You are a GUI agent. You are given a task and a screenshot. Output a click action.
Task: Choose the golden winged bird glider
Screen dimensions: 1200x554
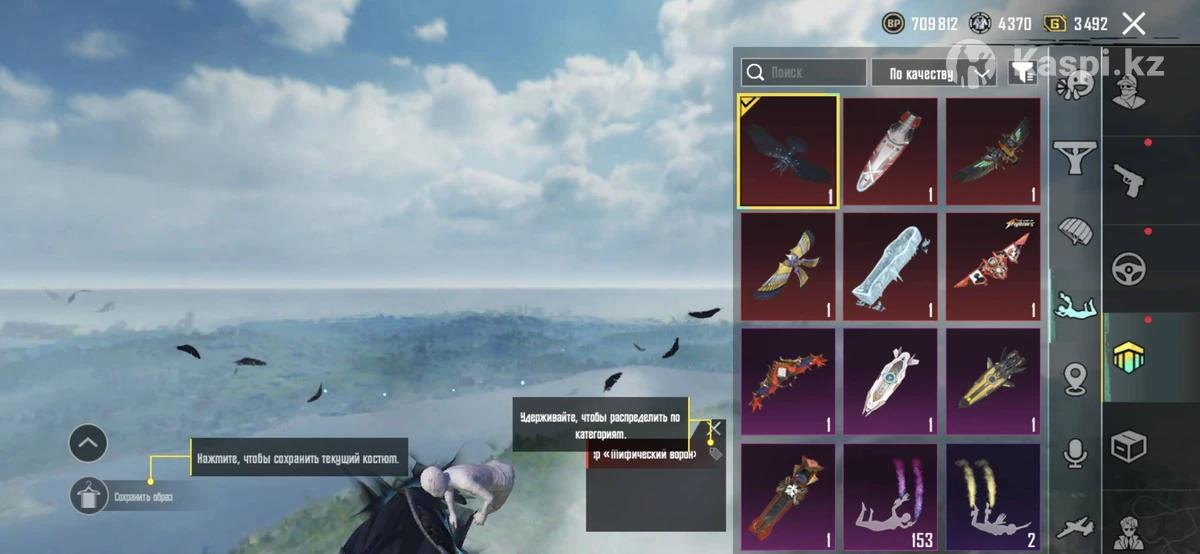click(788, 266)
